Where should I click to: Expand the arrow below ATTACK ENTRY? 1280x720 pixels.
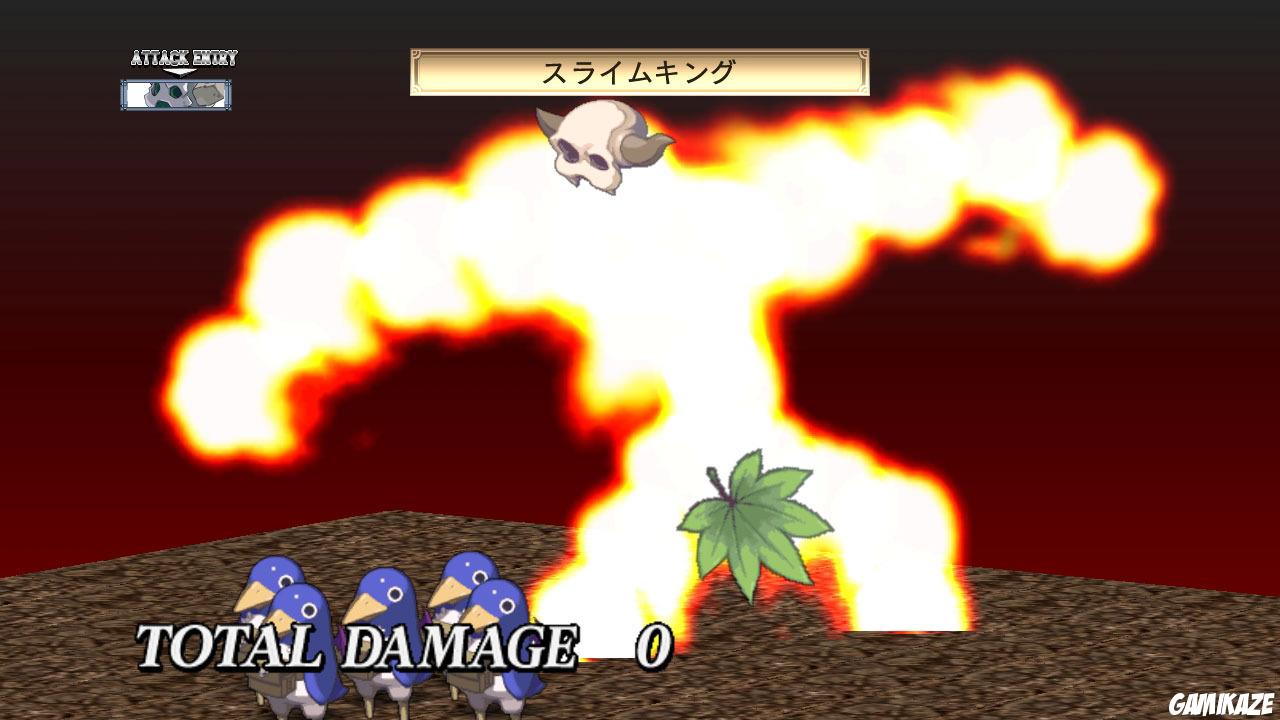[180, 72]
